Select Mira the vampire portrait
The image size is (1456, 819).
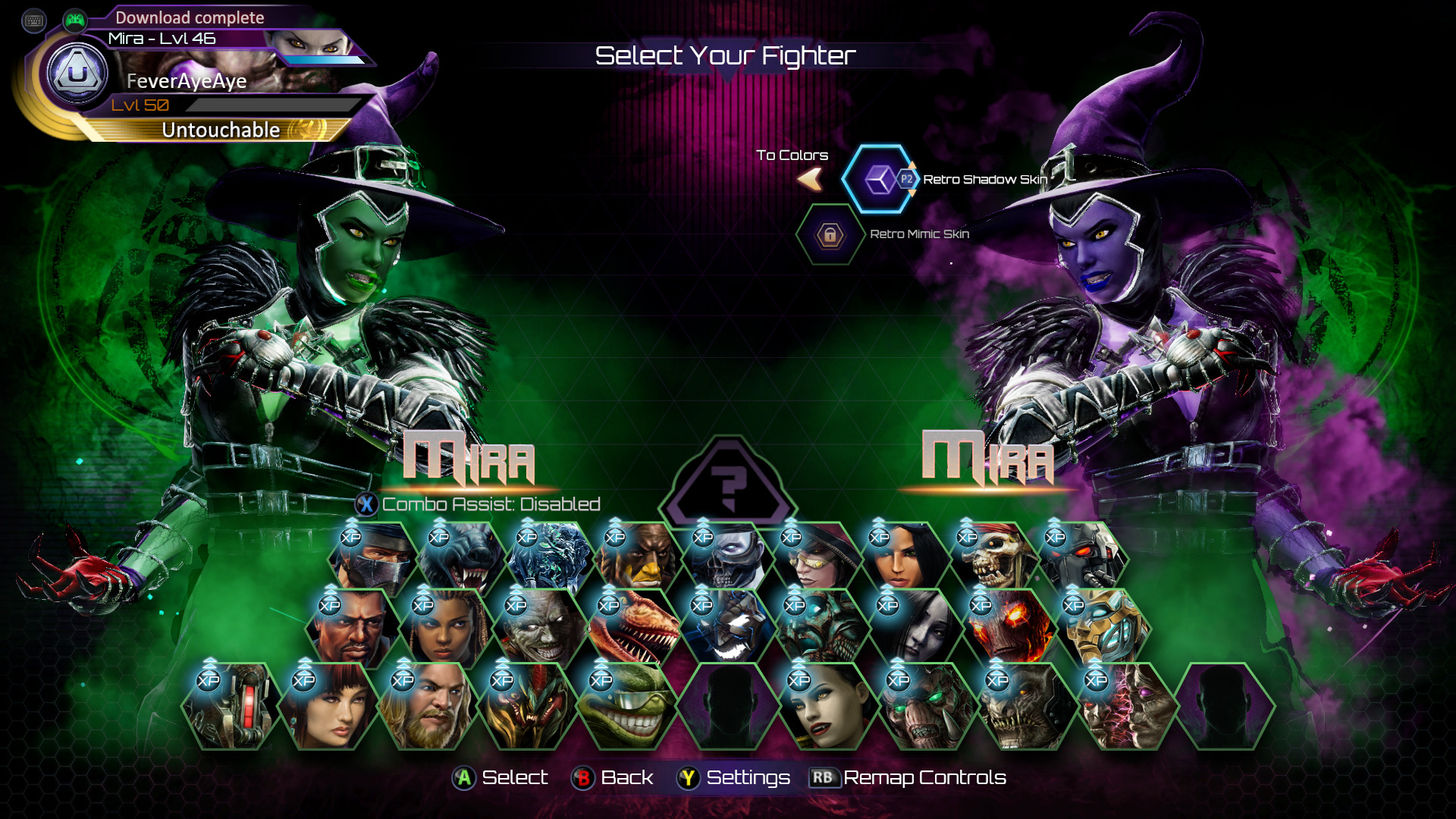pos(824,707)
